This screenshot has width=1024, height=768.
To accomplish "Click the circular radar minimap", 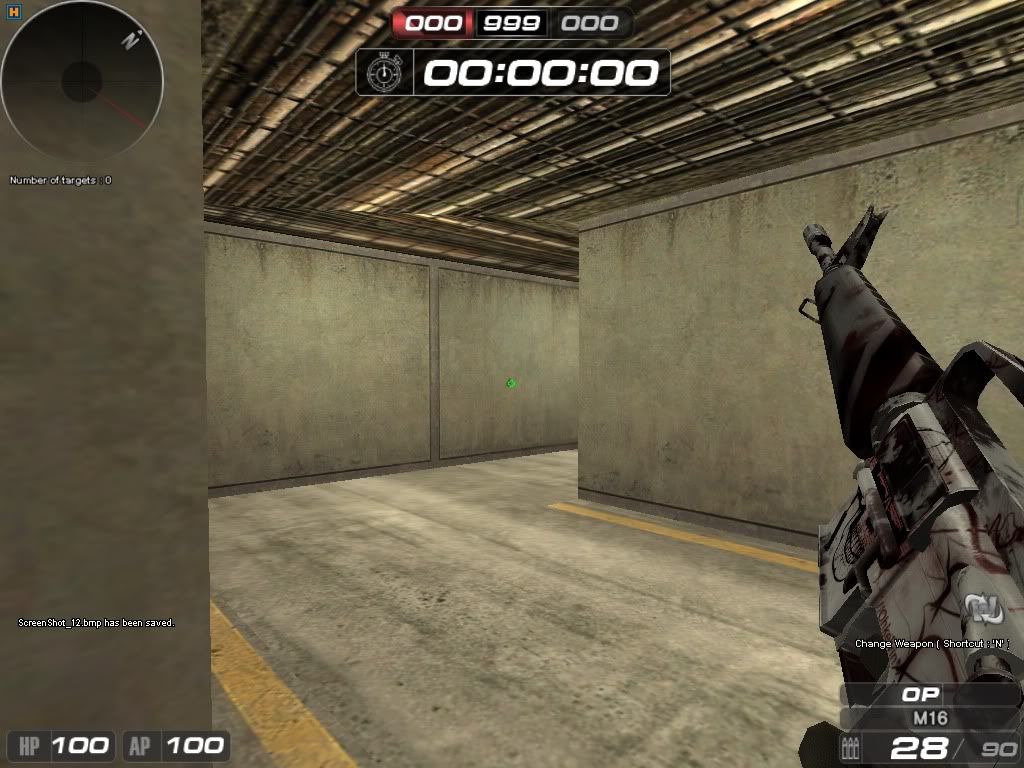I will click(82, 82).
